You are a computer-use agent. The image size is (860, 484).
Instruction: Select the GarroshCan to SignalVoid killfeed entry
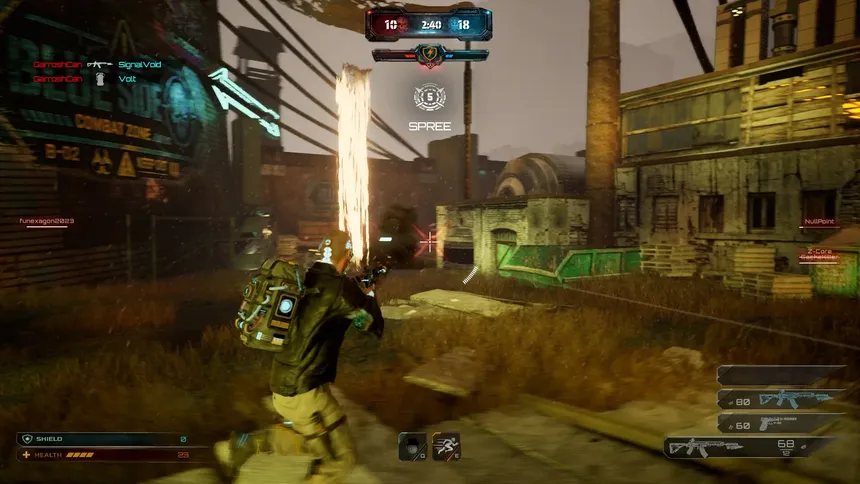pyautogui.click(x=97, y=64)
